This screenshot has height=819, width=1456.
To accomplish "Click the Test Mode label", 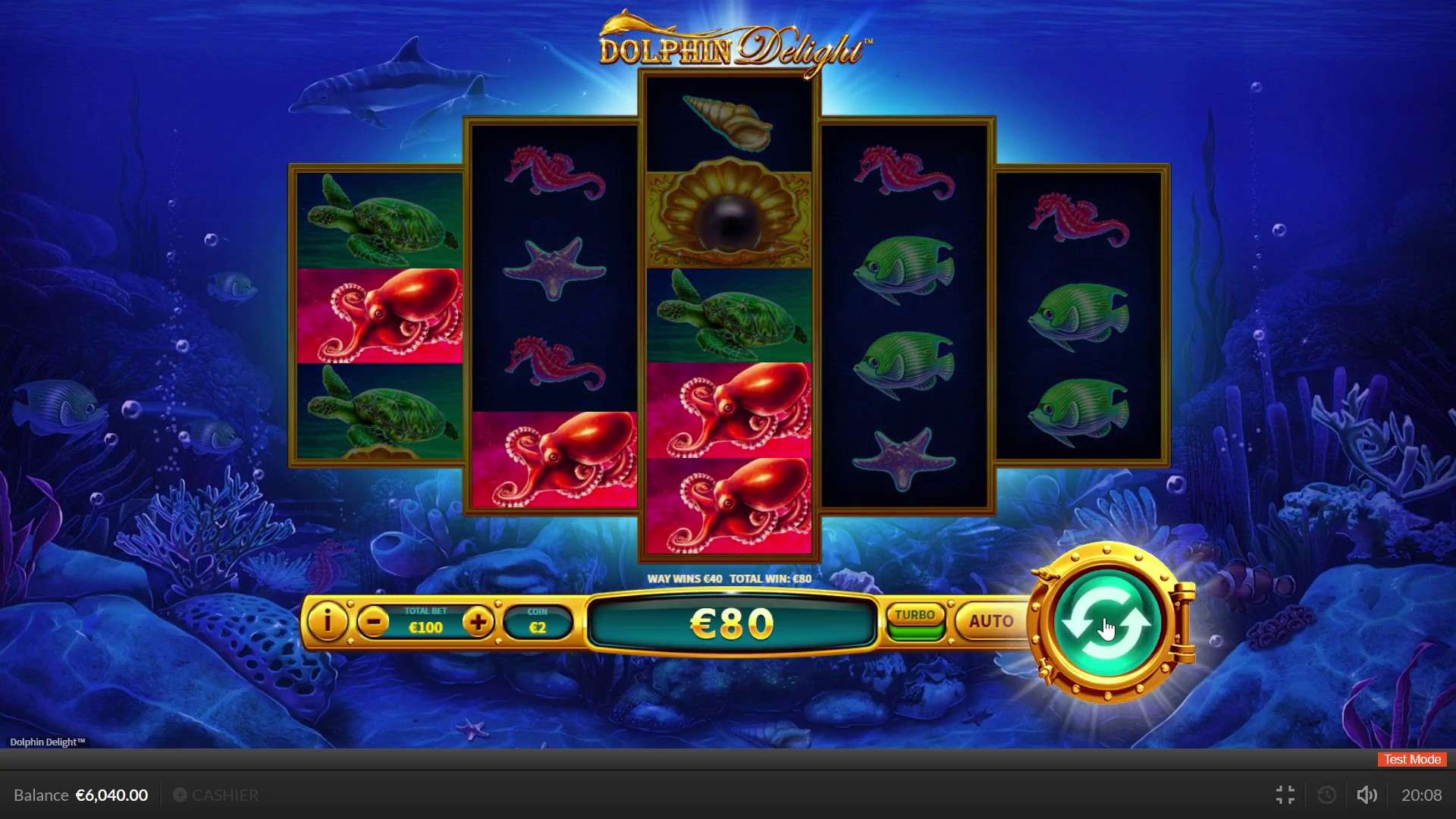I will click(1410, 759).
